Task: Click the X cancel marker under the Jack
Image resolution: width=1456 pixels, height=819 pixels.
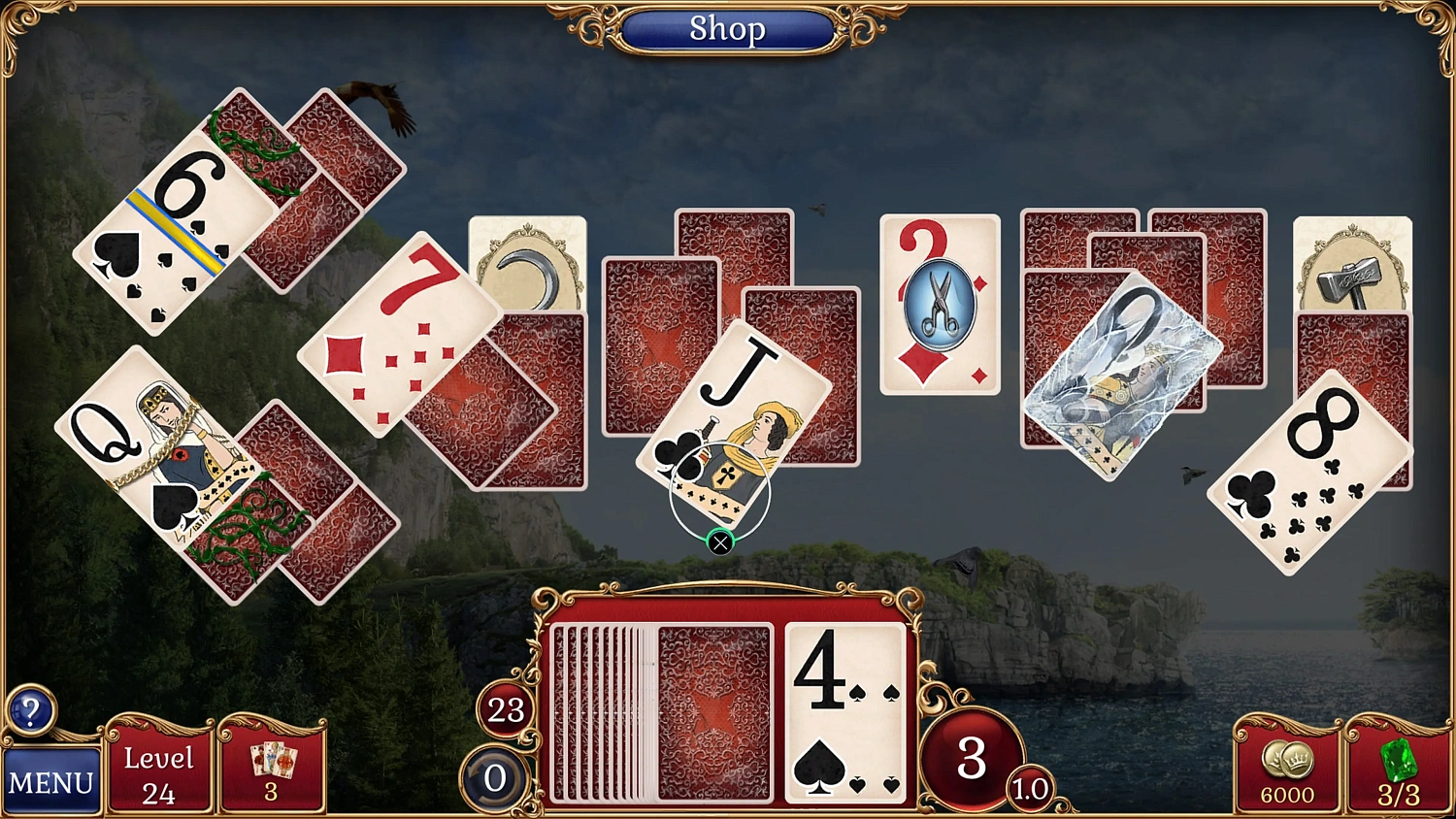Action: click(719, 543)
